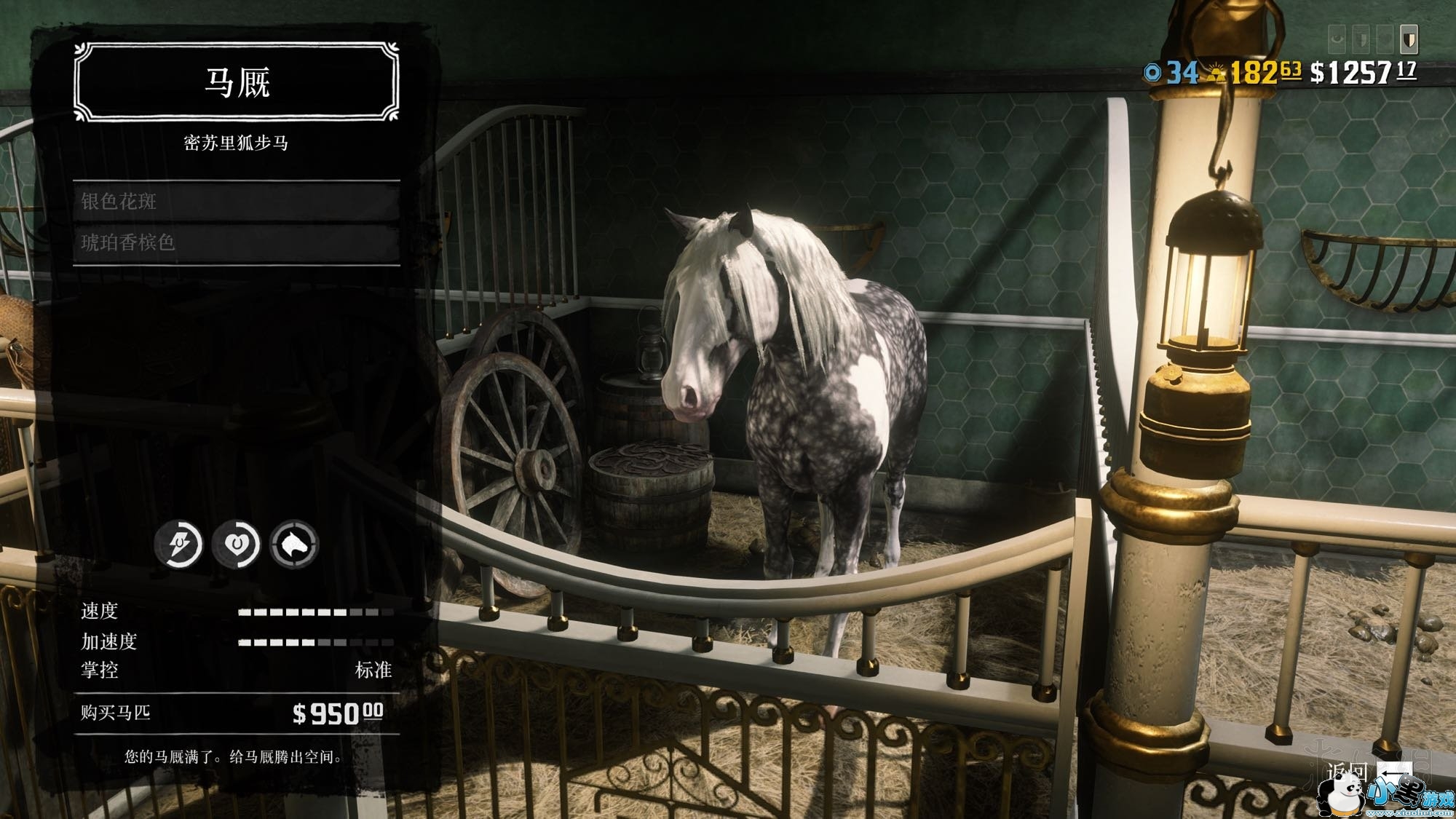The width and height of the screenshot is (1456, 819).
Task: Select the horse head circle icon
Action: point(294,543)
